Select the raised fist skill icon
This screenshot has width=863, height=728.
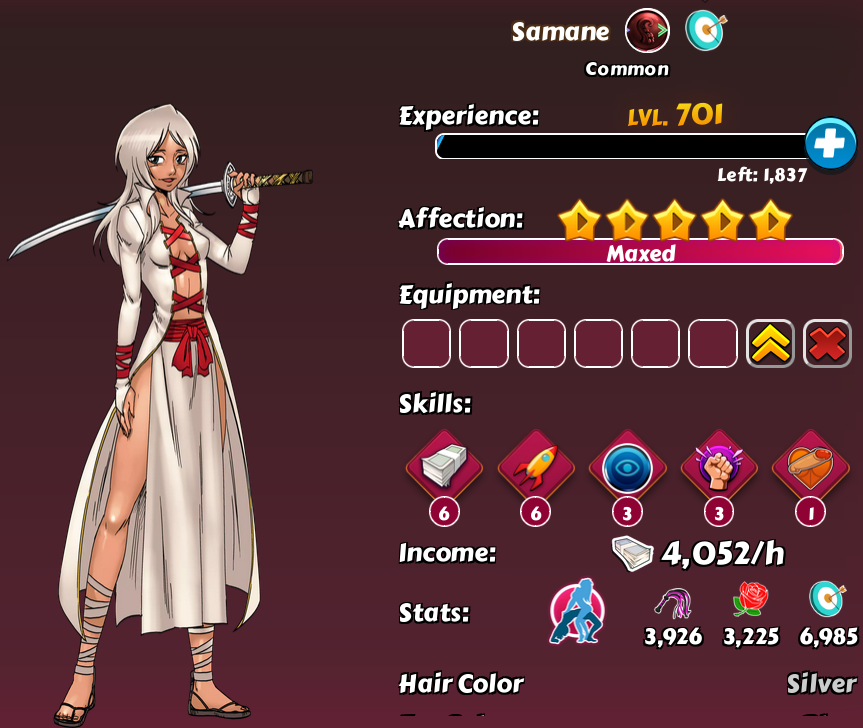718,468
